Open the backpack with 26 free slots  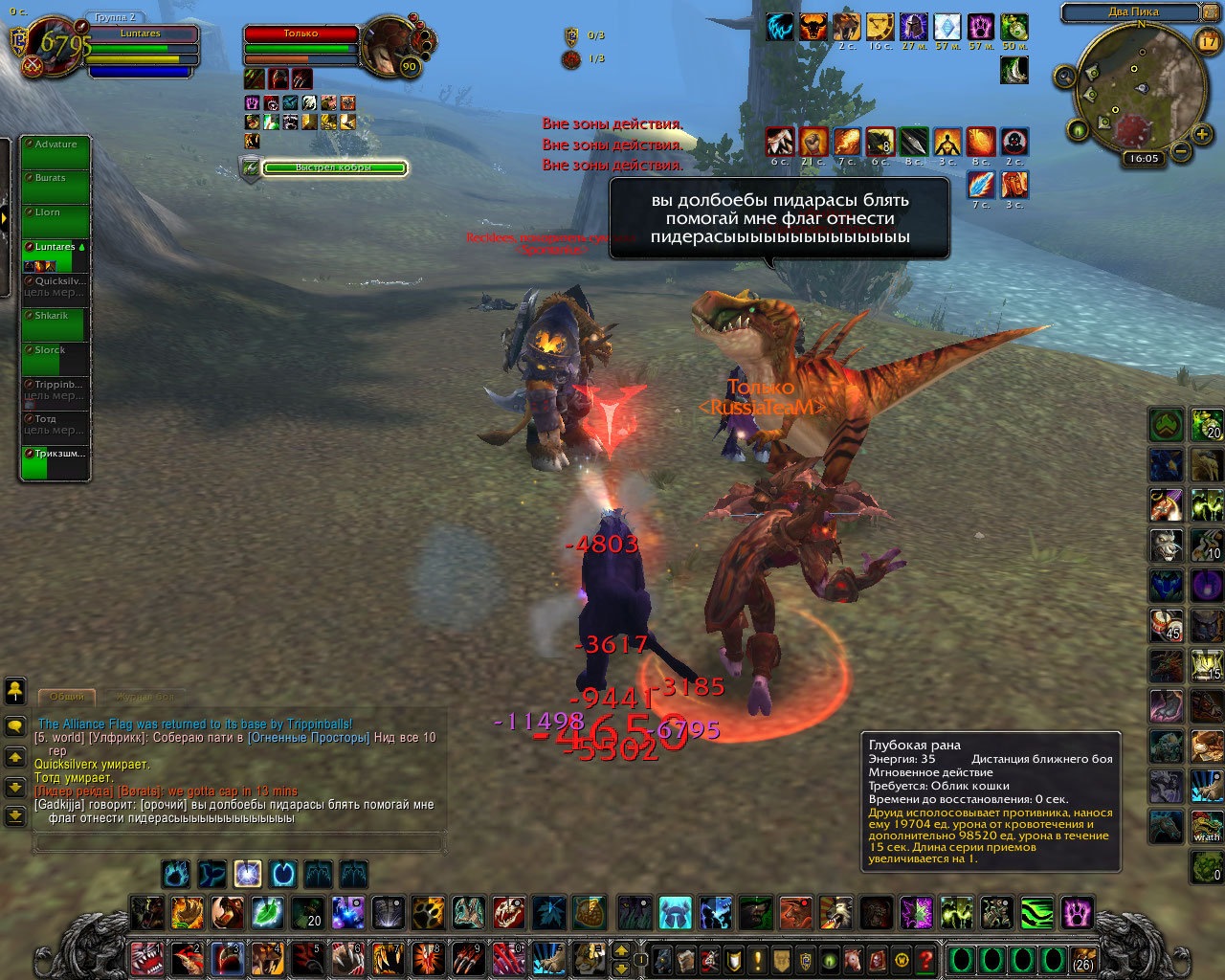point(1082,959)
